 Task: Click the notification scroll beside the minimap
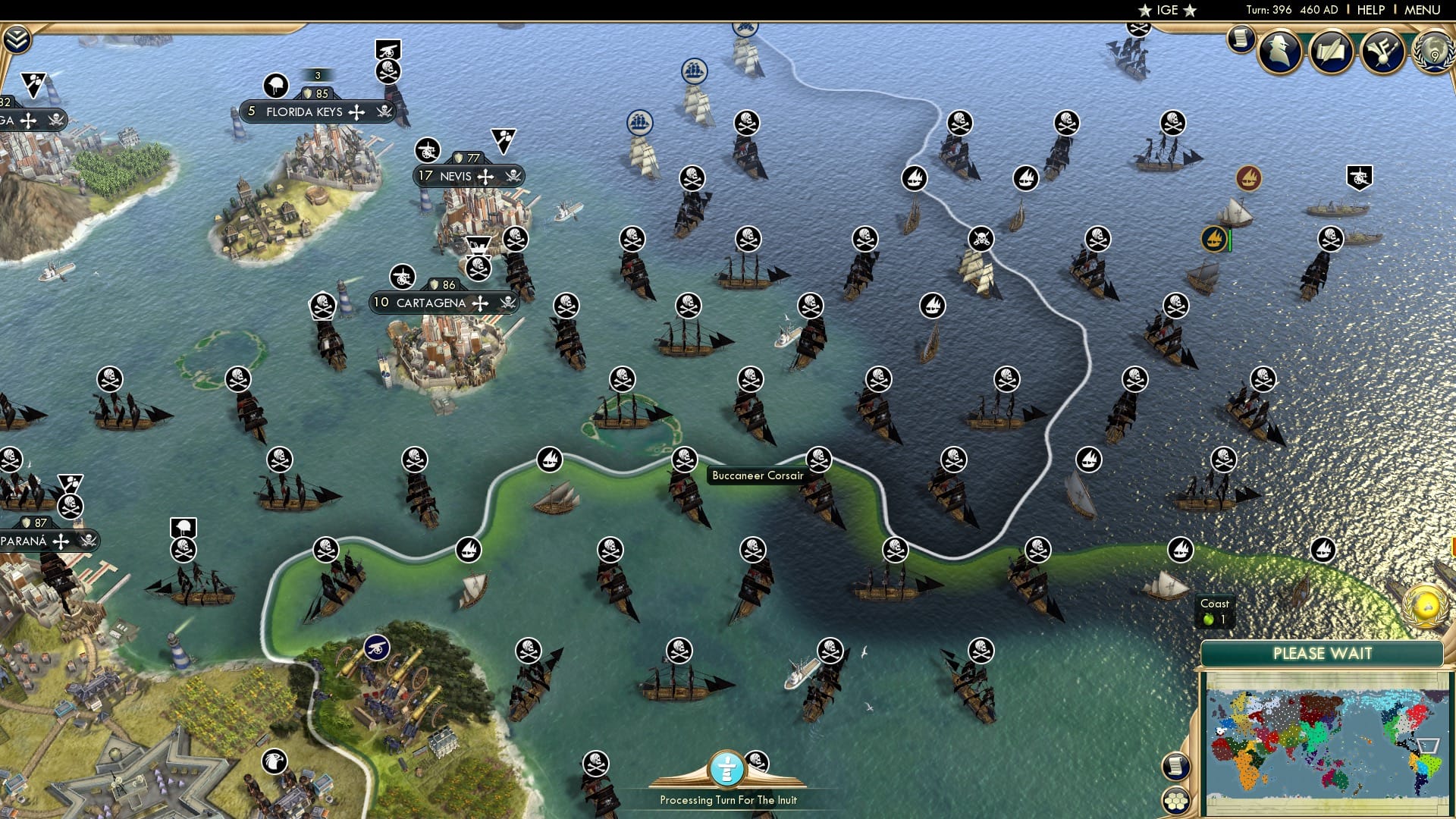point(1176,766)
